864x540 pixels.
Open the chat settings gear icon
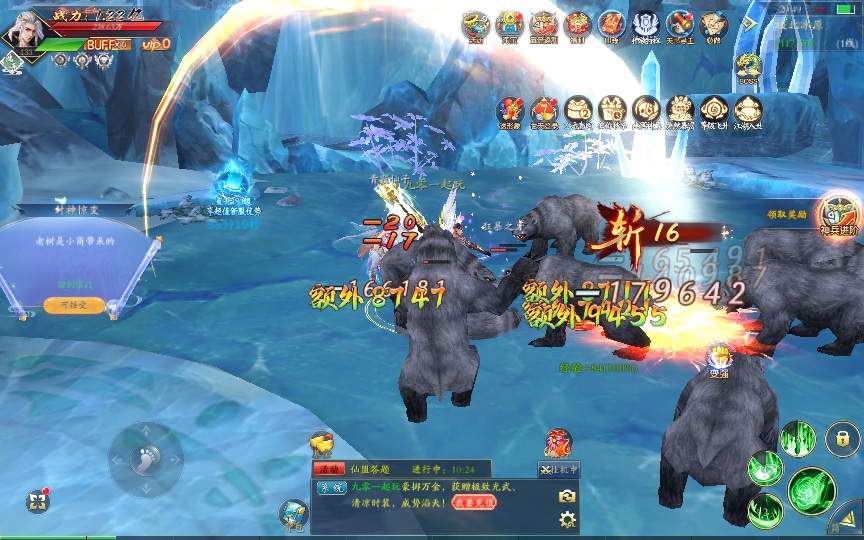coord(567,519)
